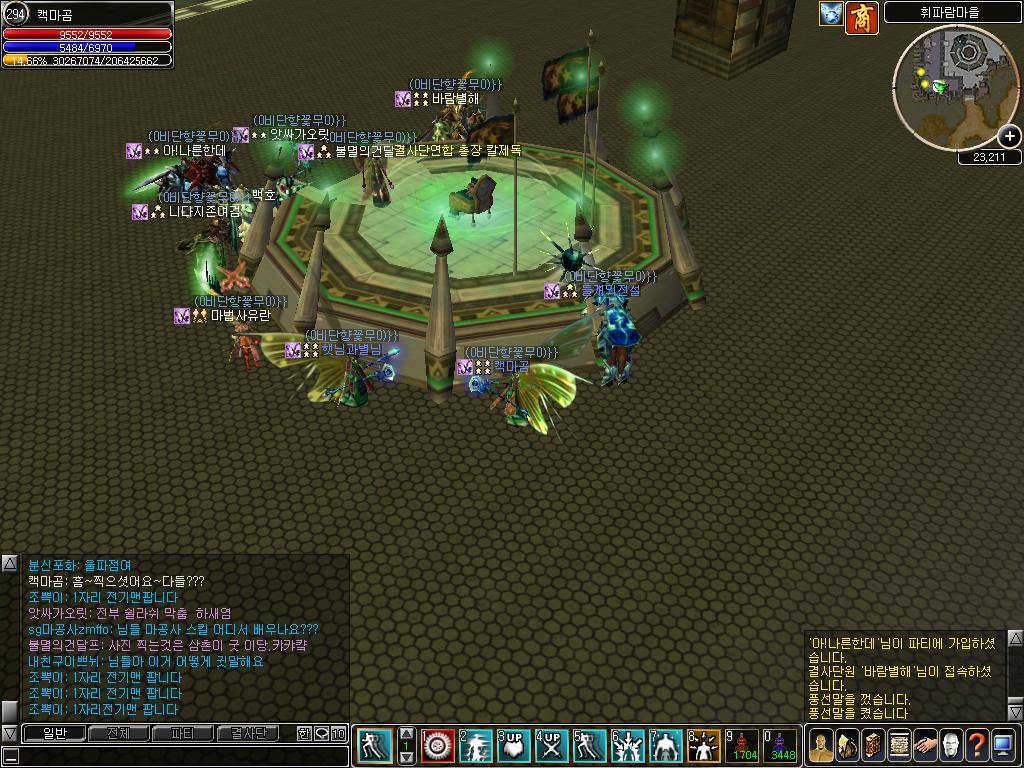Open the character info bust icon
This screenshot has height=768, width=1024.
[x=821, y=746]
